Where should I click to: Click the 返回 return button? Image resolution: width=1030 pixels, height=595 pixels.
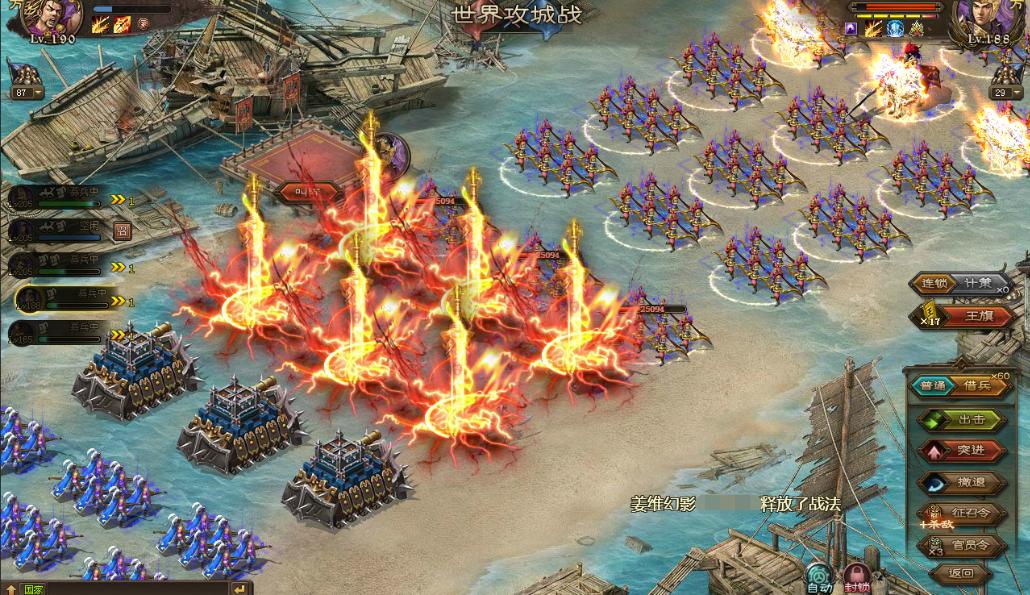(x=960, y=574)
